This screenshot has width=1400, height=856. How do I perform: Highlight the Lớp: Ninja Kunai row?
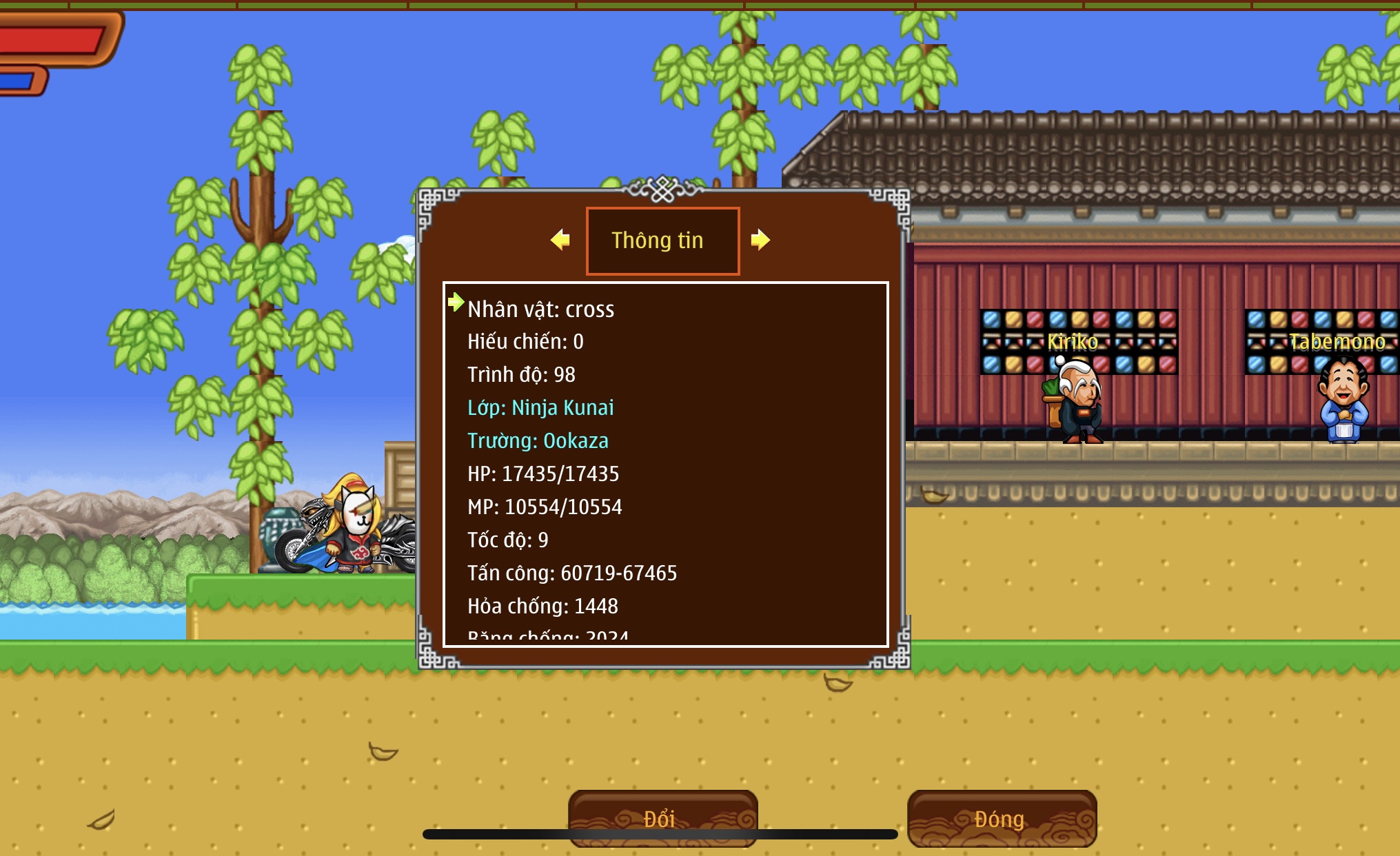pyautogui.click(x=540, y=407)
